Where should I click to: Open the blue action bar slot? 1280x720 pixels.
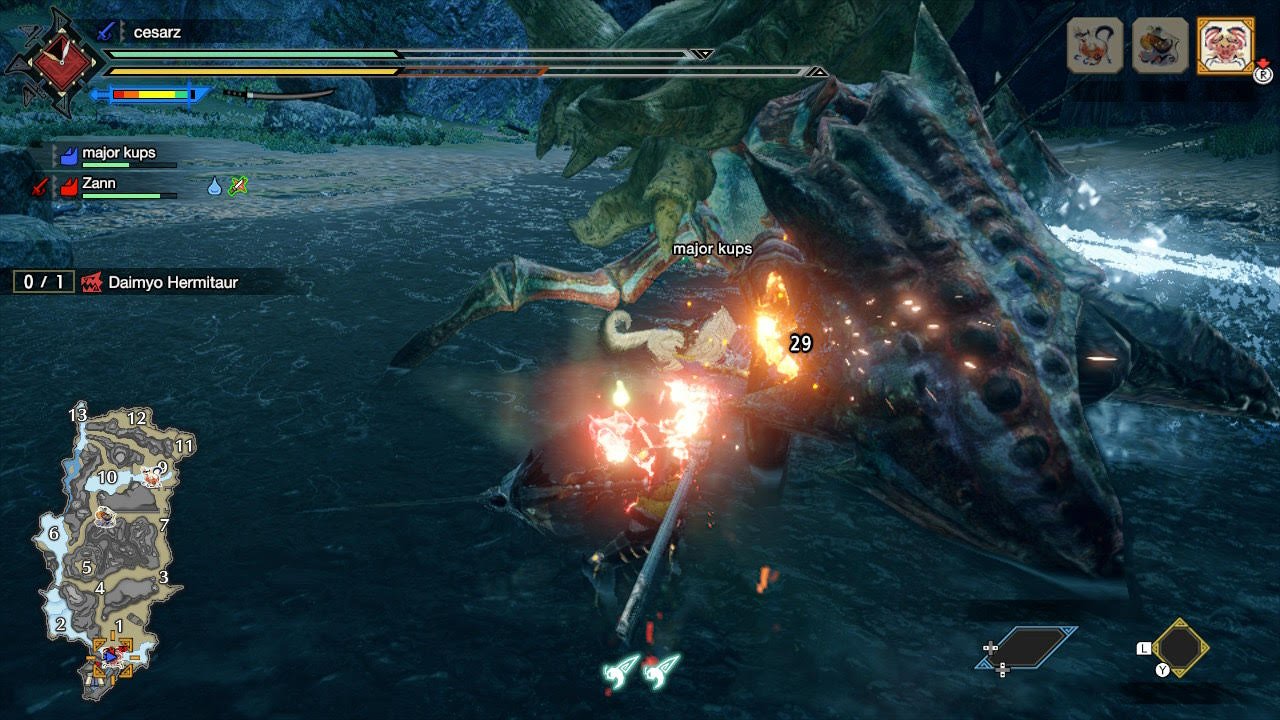point(1027,647)
